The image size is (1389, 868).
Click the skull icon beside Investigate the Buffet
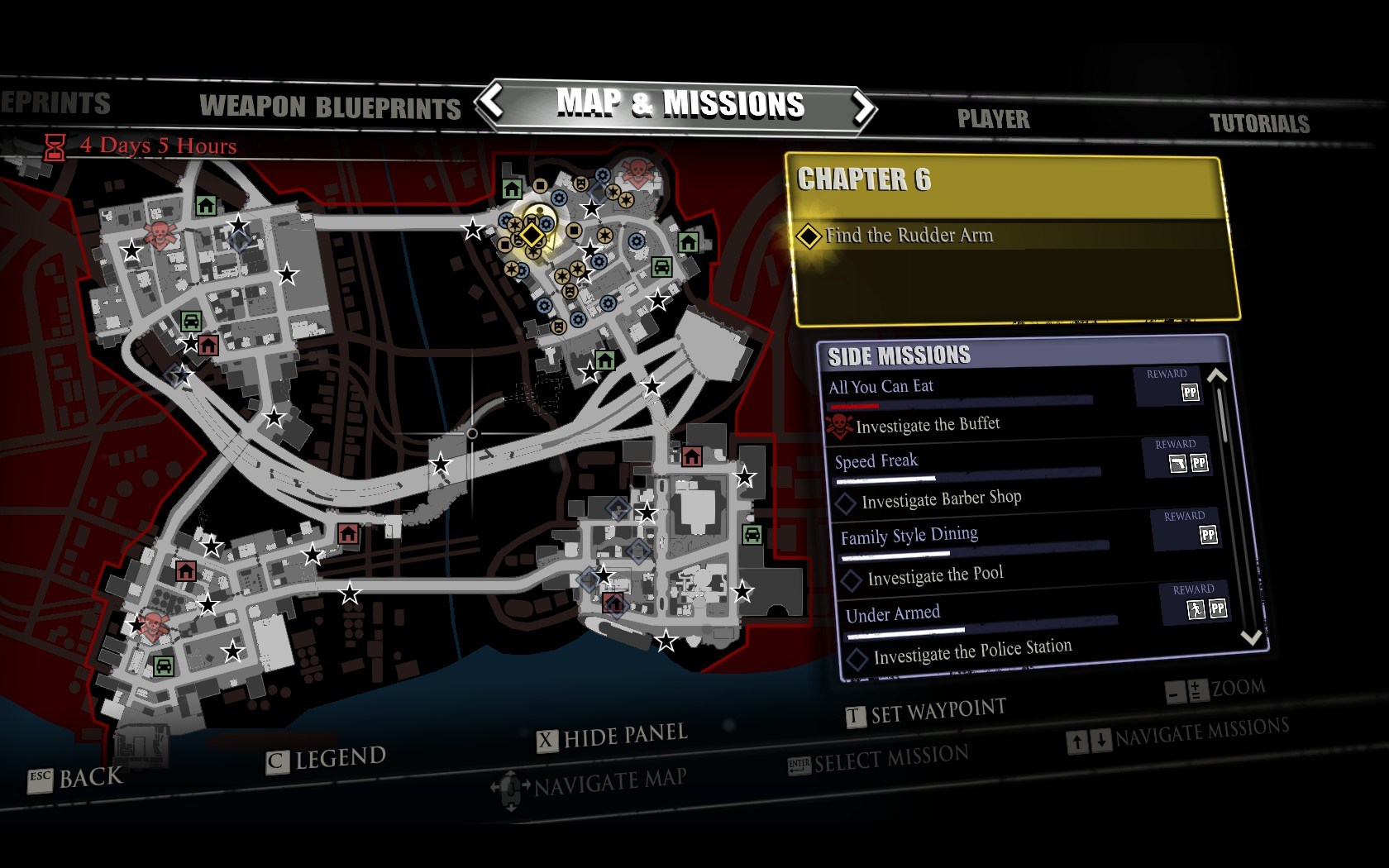pos(840,423)
